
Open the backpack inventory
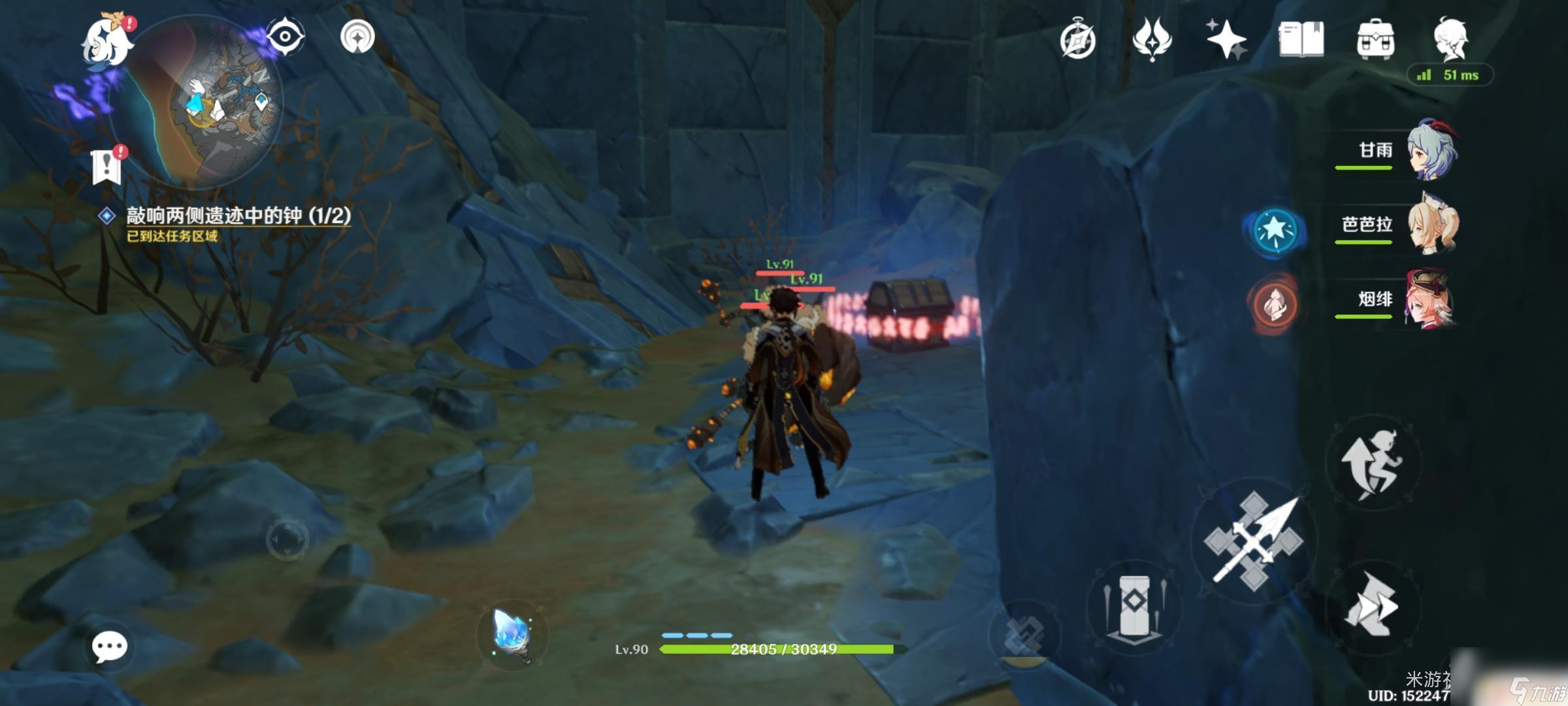point(1375,39)
